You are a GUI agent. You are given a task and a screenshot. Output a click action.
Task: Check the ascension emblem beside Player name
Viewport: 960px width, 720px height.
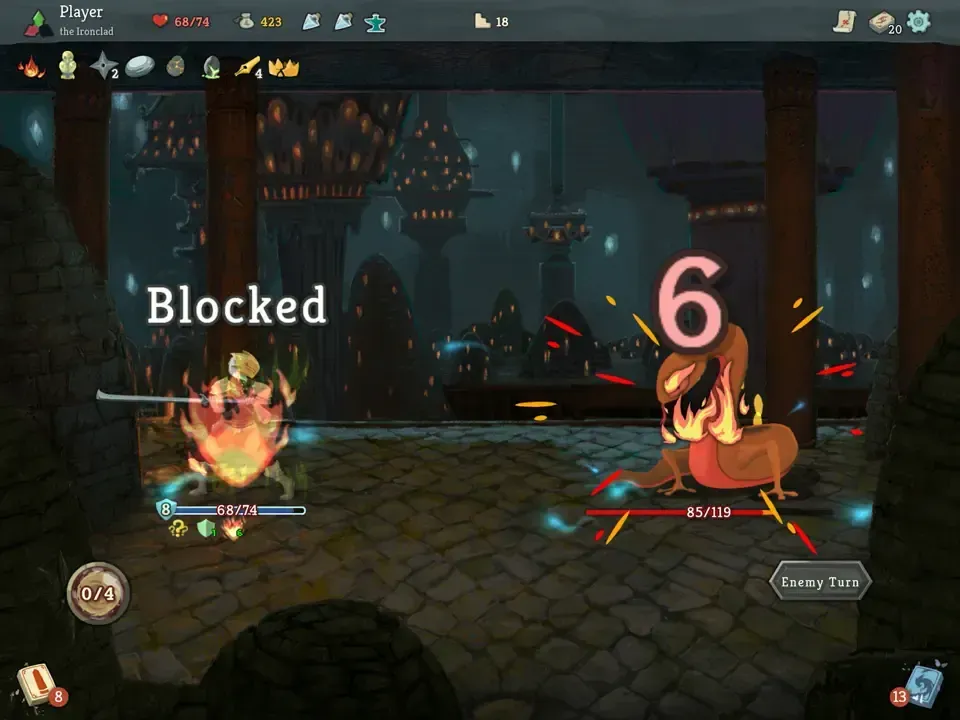point(39,22)
